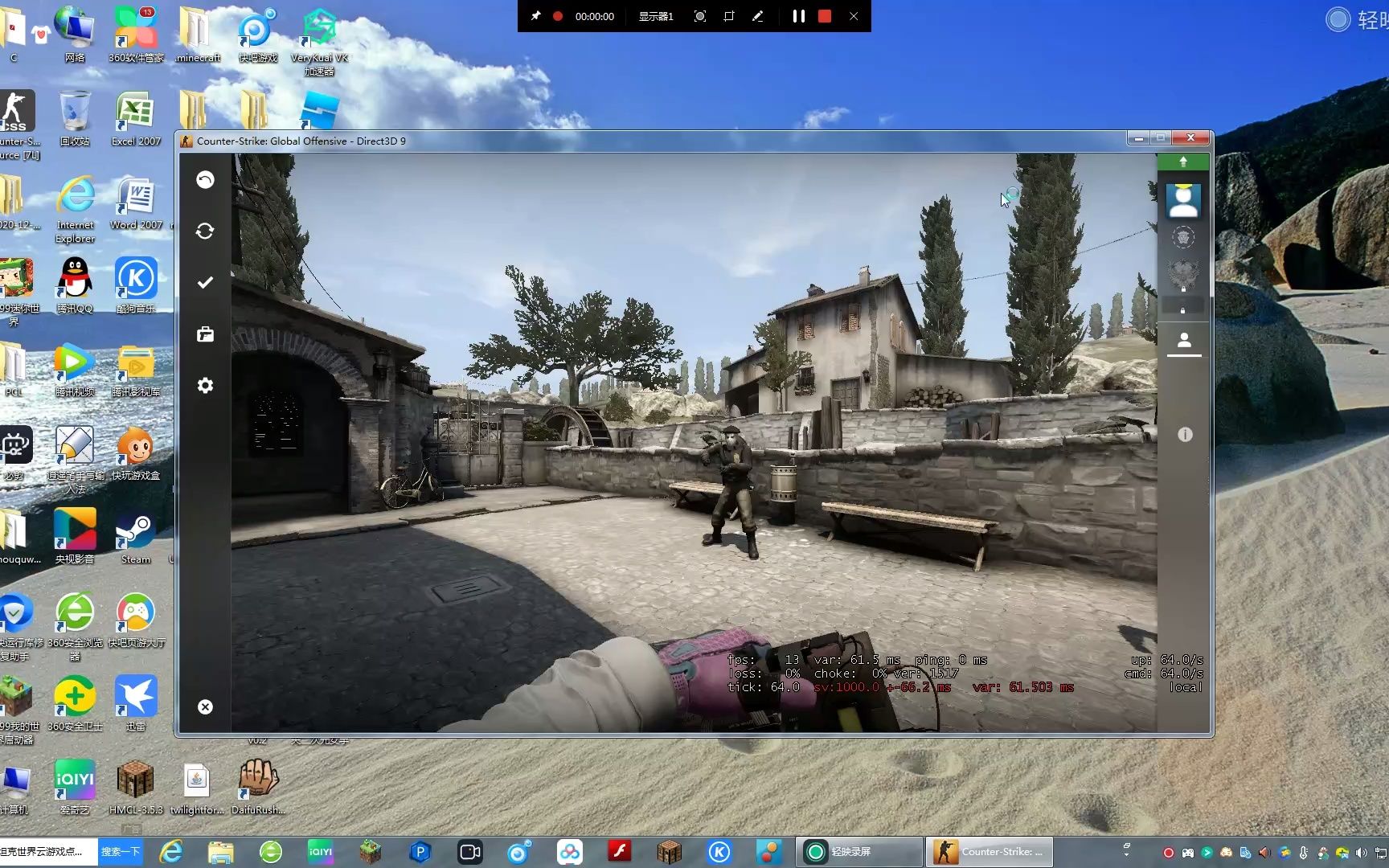The width and height of the screenshot is (1389, 868).
Task: Open the 显示器1 display selector
Action: (656, 16)
